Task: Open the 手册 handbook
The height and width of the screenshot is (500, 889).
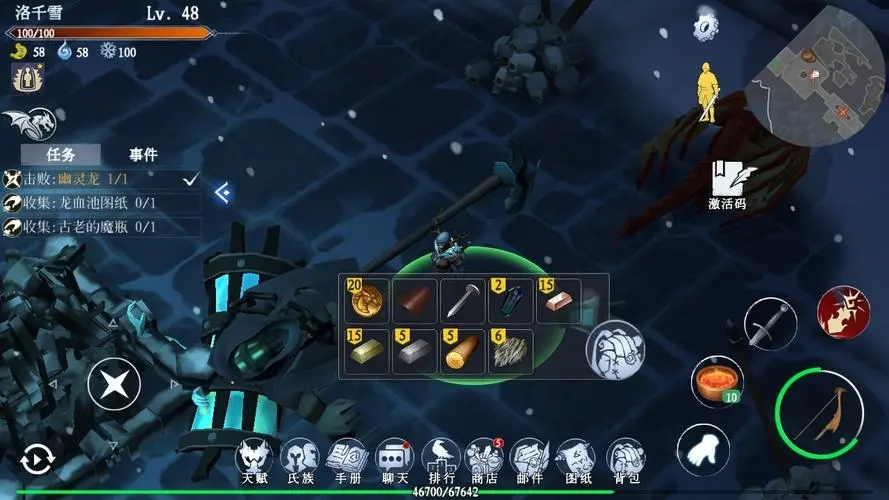Action: tap(347, 461)
